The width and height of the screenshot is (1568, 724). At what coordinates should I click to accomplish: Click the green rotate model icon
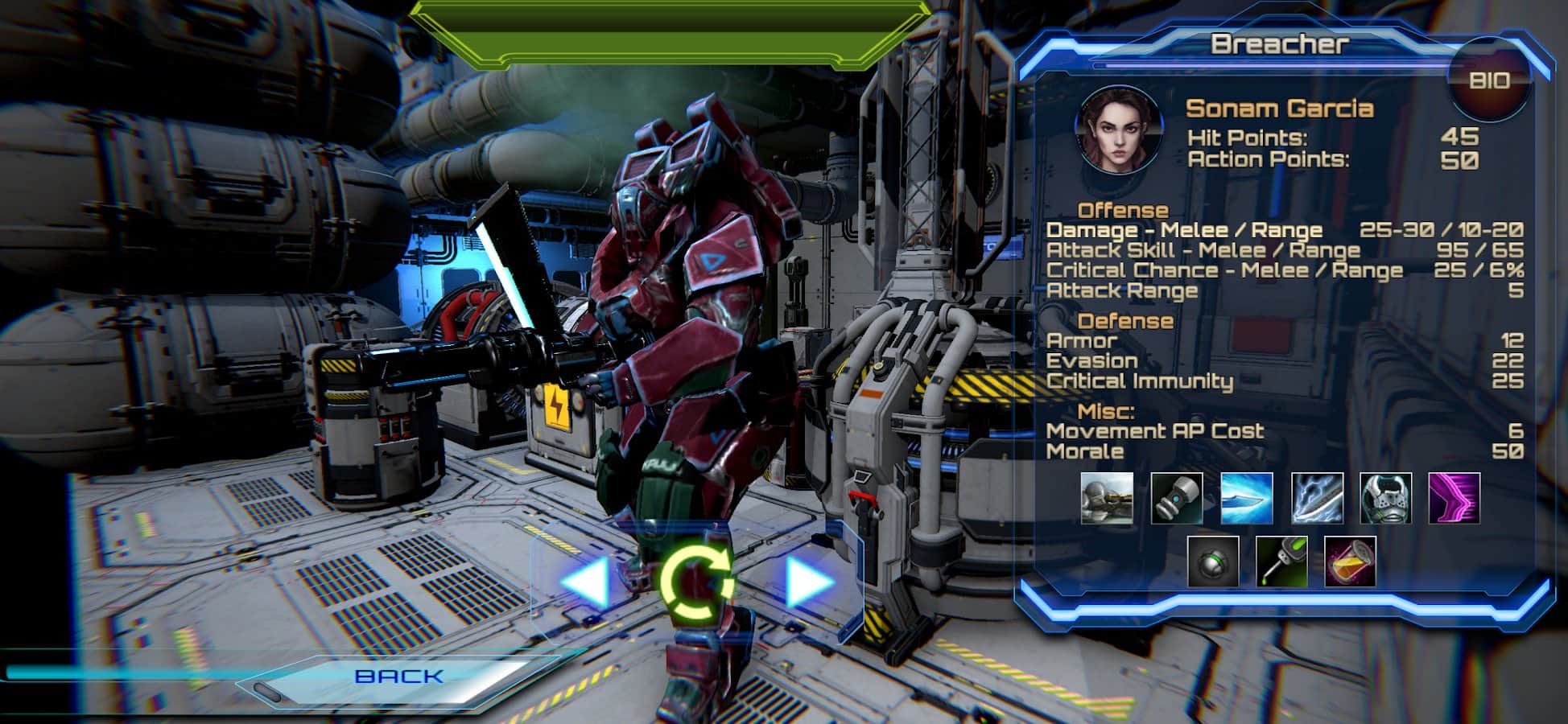pyautogui.click(x=696, y=583)
